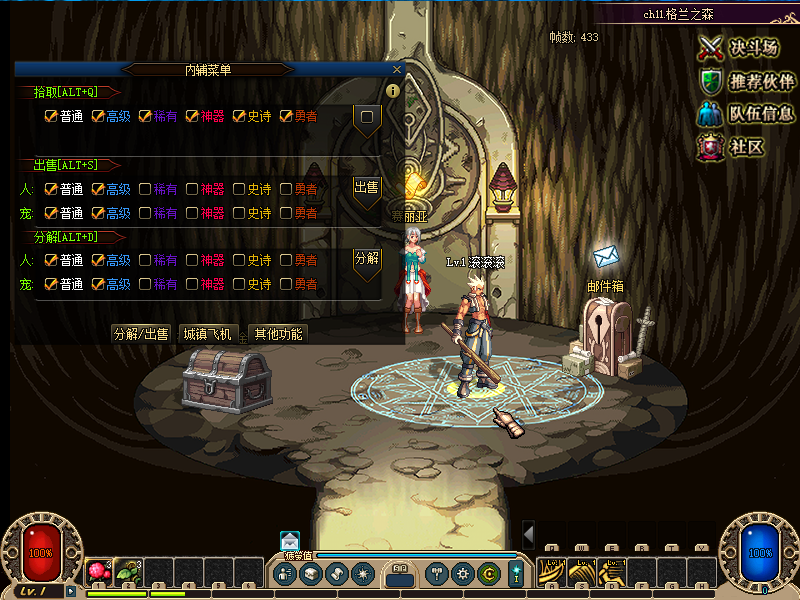
Task: Click the 分解 disassemble button
Action: click(x=367, y=259)
